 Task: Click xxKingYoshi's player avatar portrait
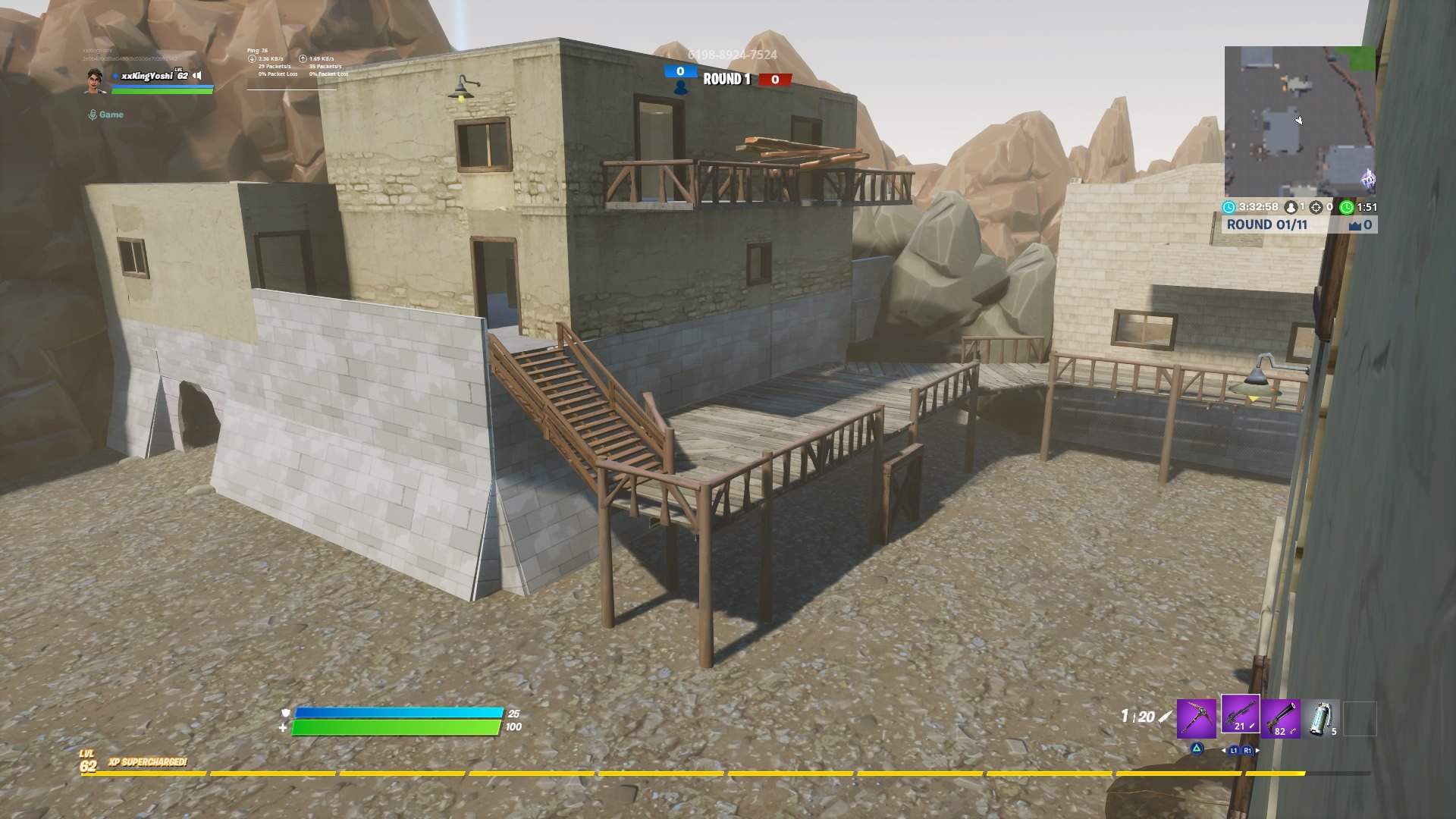[95, 81]
